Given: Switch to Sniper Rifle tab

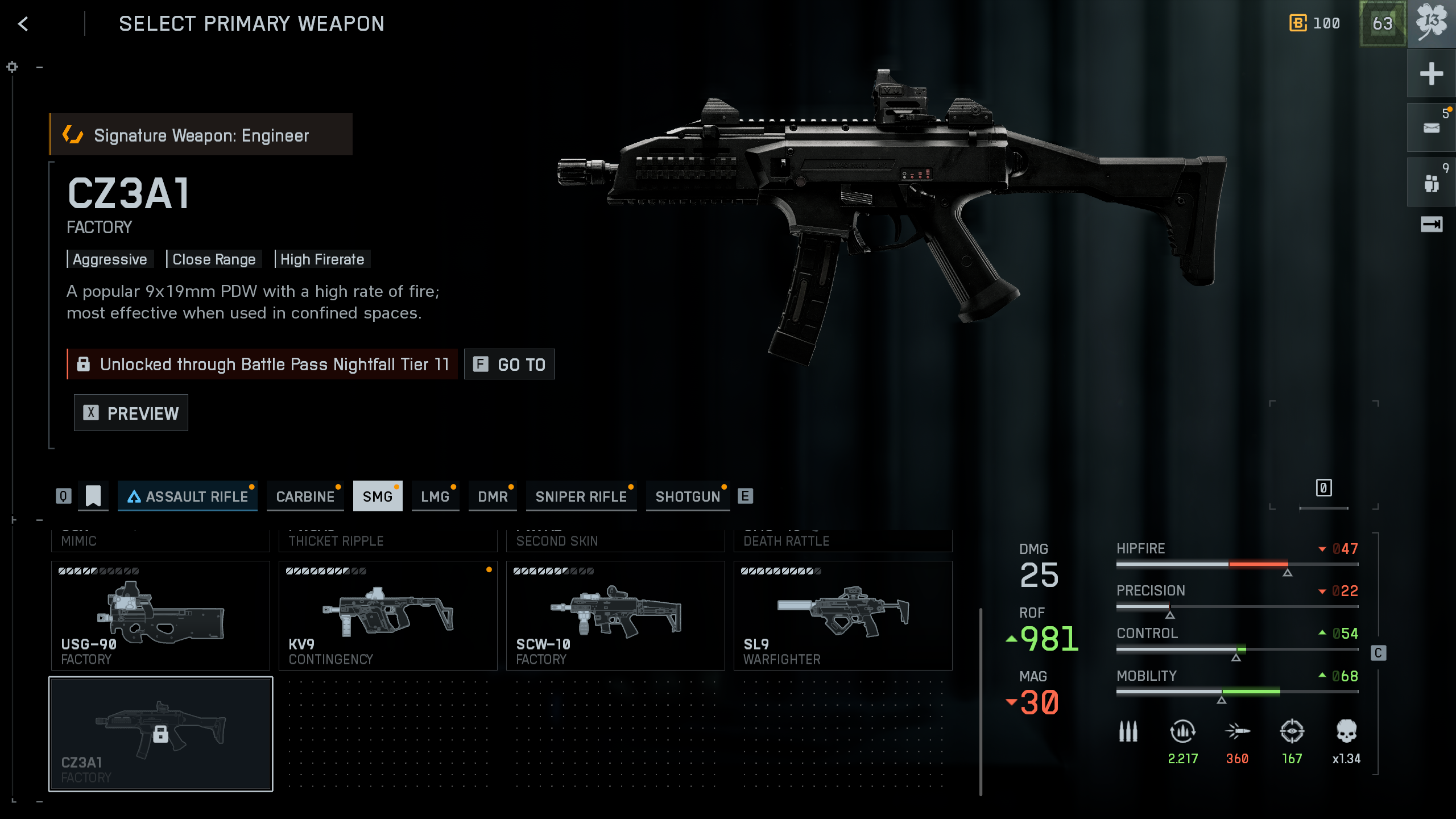Looking at the screenshot, I should pyautogui.click(x=581, y=497).
